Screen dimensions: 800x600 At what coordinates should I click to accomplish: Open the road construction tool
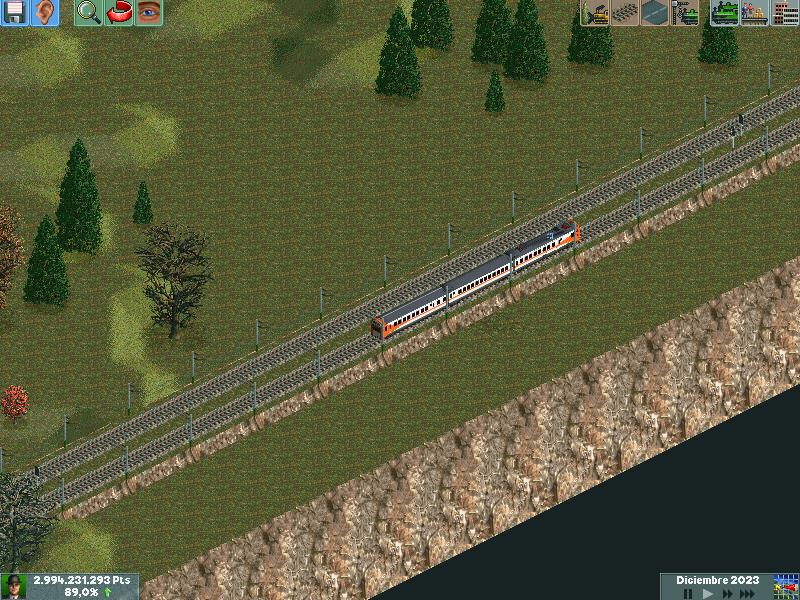tap(656, 13)
